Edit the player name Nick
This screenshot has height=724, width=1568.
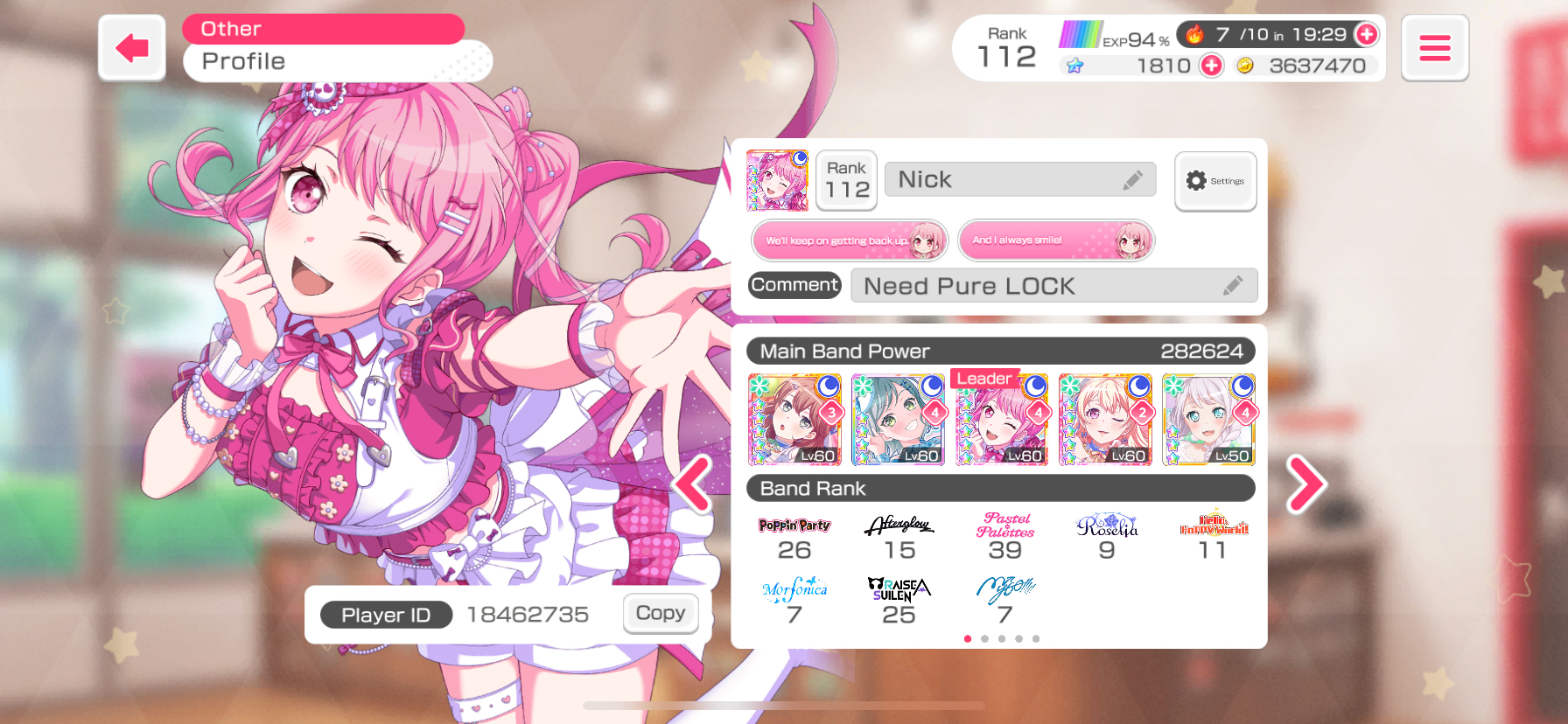(1133, 180)
